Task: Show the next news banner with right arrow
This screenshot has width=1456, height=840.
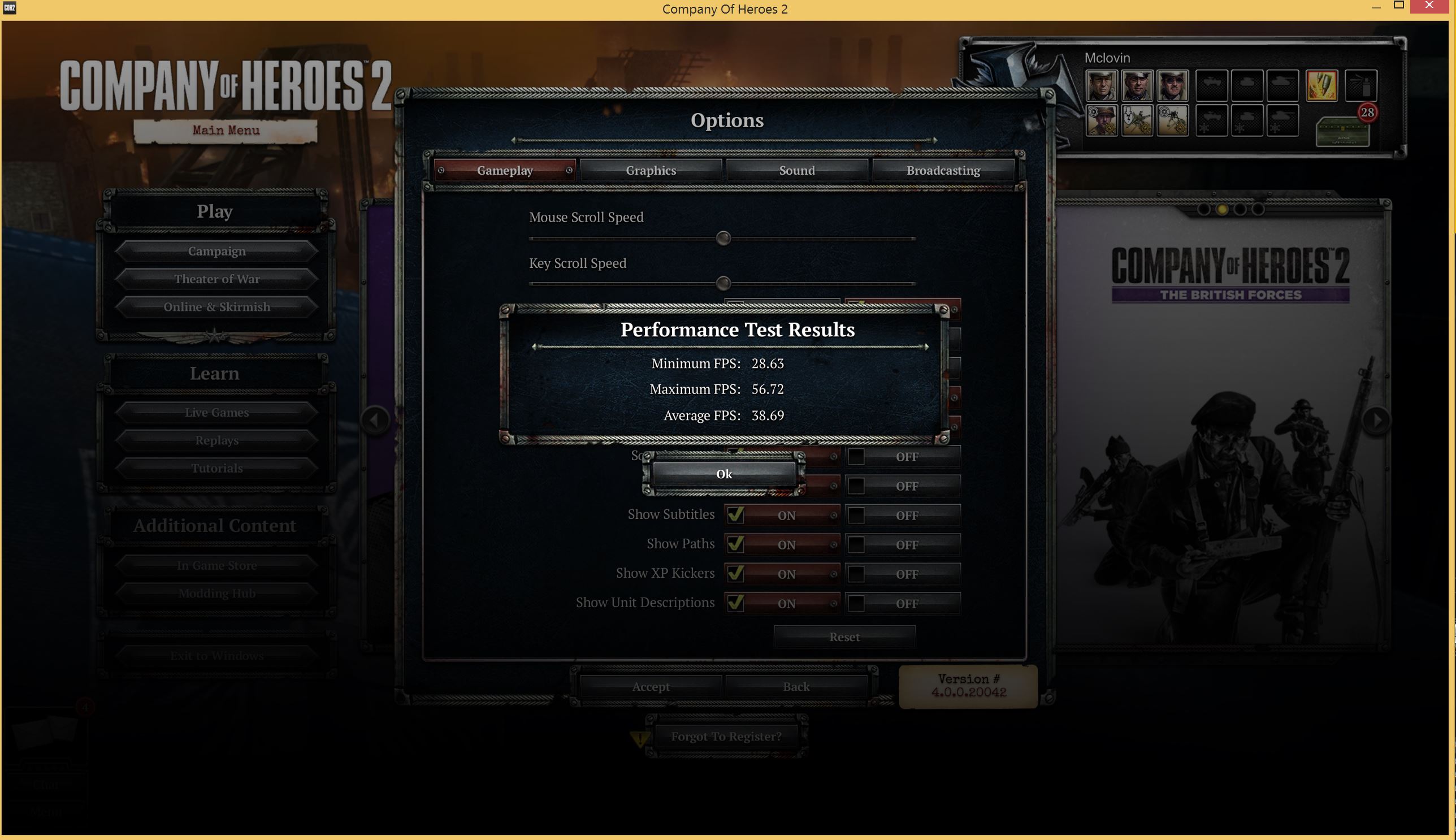Action: coord(1376,419)
